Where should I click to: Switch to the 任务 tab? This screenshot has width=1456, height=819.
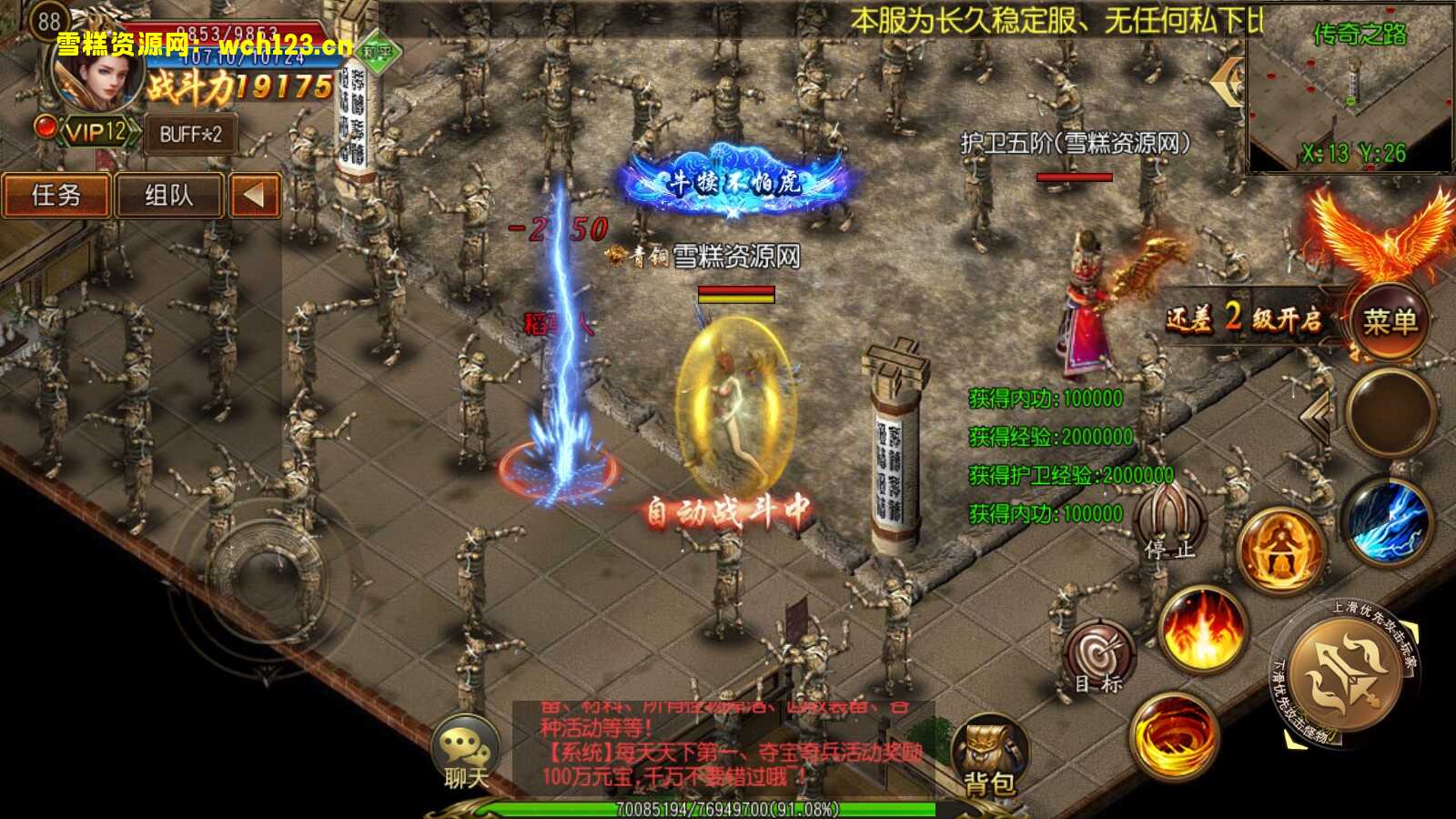click(55, 195)
